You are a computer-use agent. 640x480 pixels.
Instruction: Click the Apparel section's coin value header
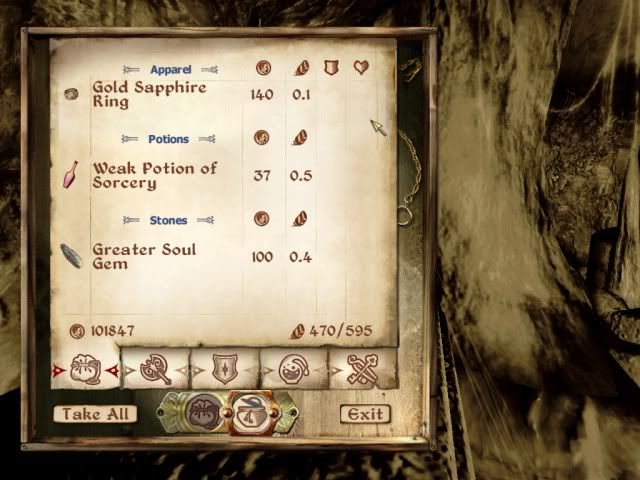(262, 69)
